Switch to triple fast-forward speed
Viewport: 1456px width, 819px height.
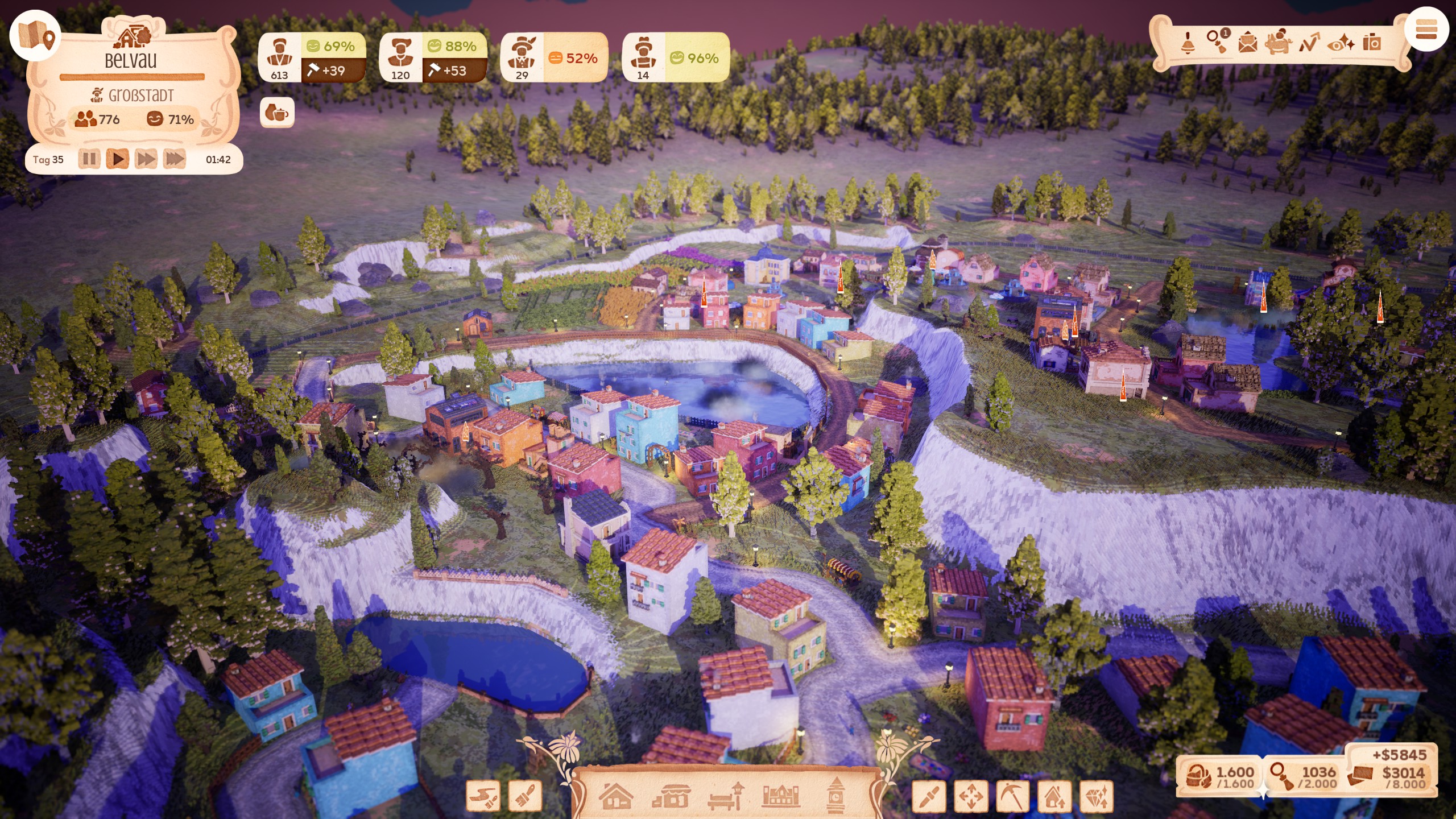tap(175, 159)
